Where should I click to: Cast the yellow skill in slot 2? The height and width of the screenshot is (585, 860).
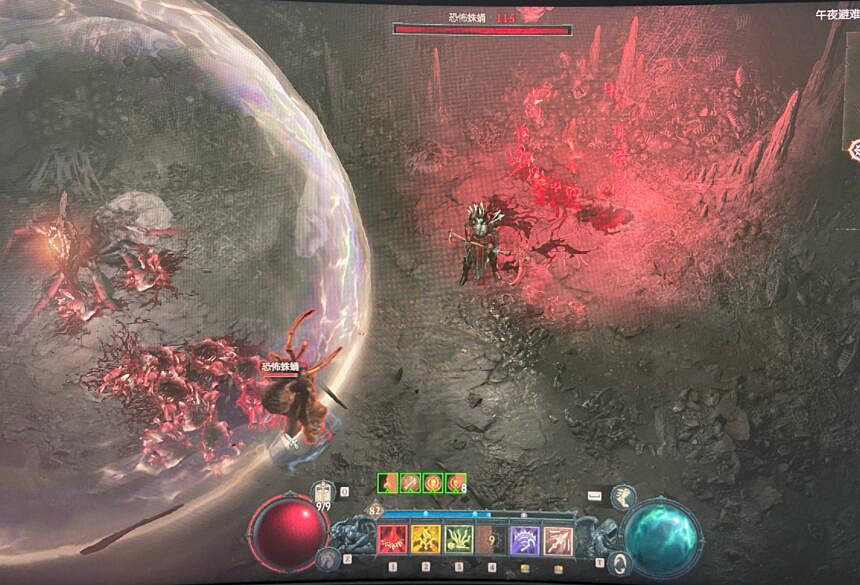424,540
